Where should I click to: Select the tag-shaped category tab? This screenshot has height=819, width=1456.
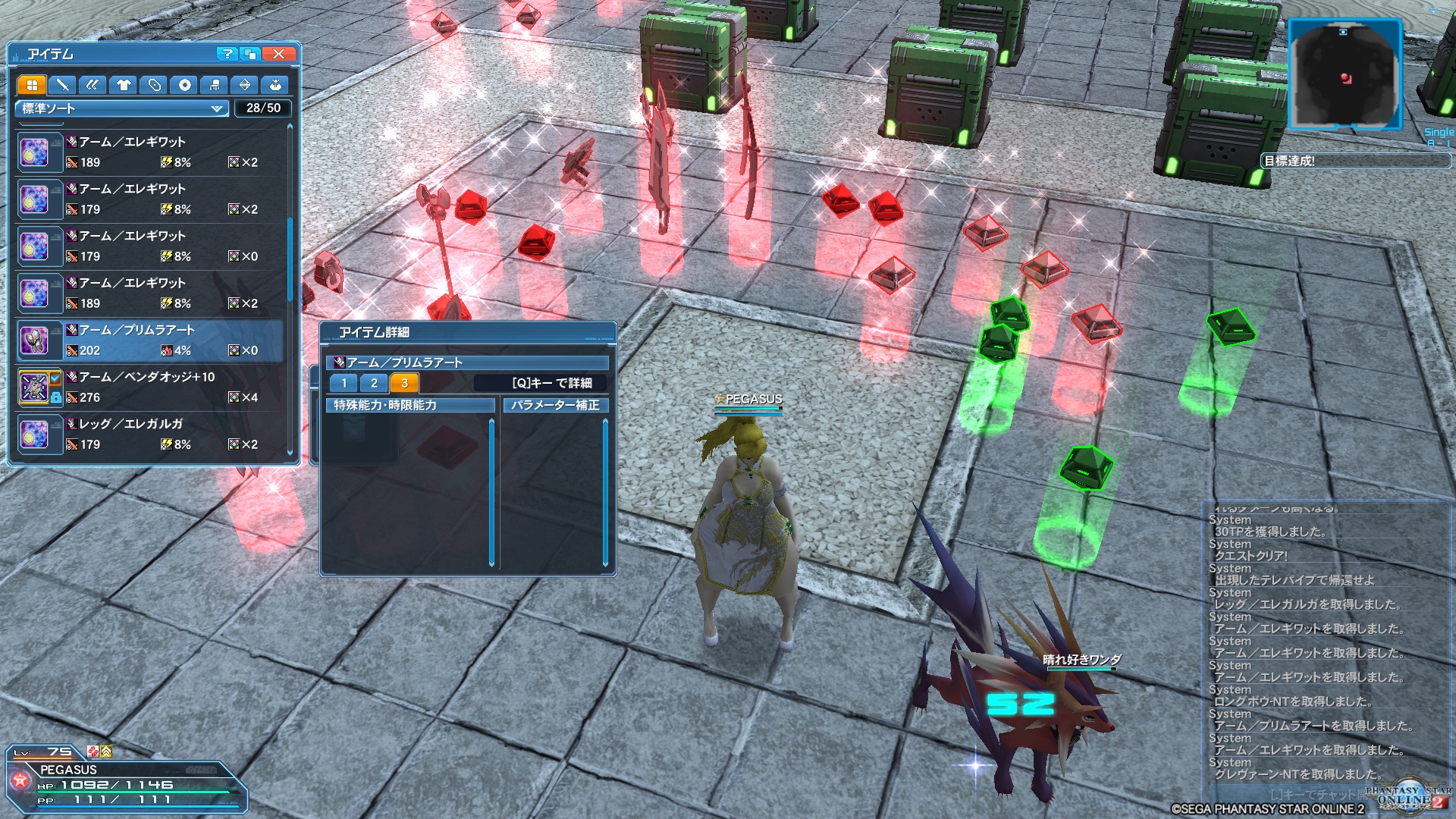point(154,85)
